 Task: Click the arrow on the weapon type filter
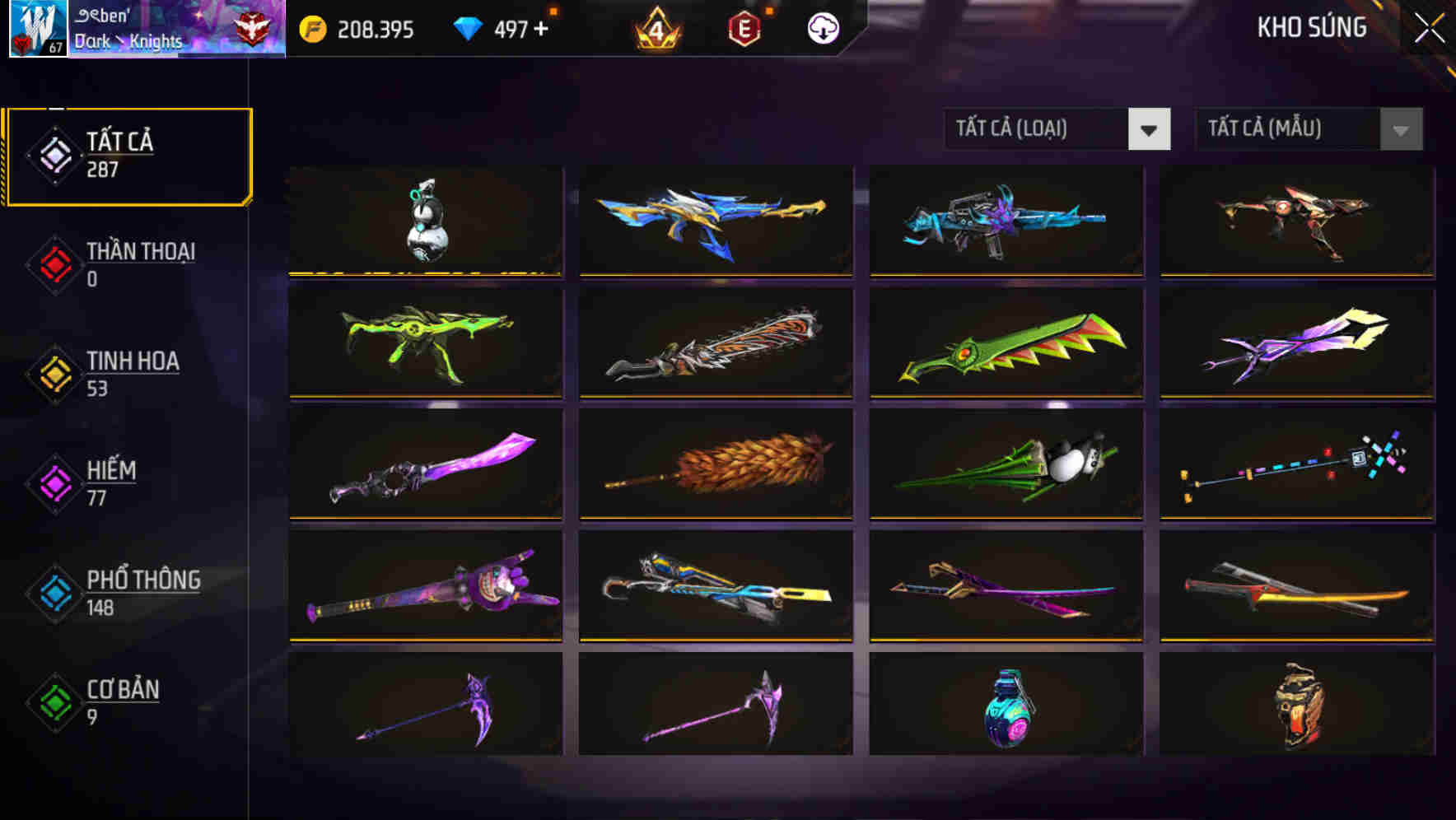click(x=1150, y=130)
